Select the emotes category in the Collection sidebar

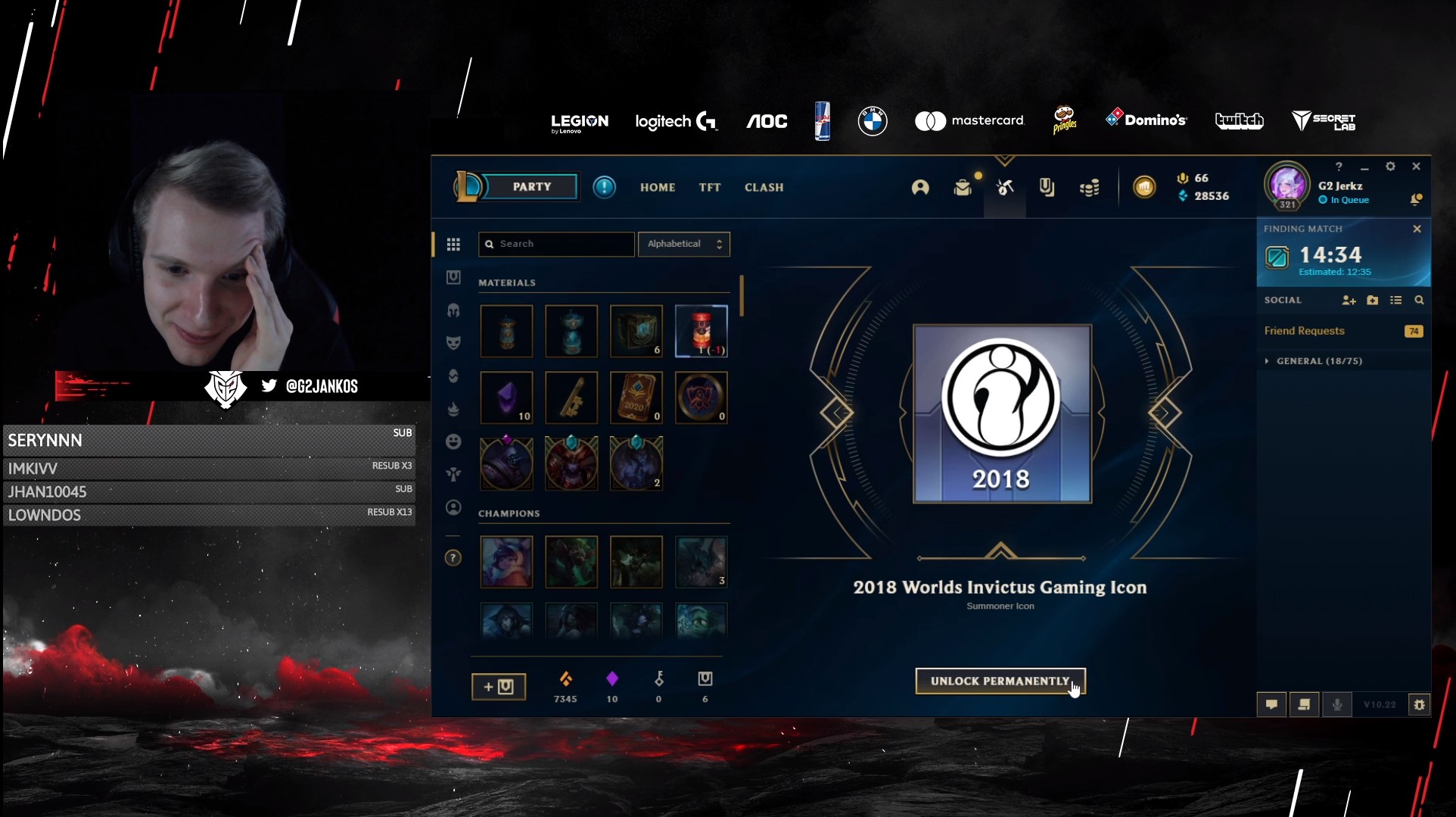tap(453, 441)
